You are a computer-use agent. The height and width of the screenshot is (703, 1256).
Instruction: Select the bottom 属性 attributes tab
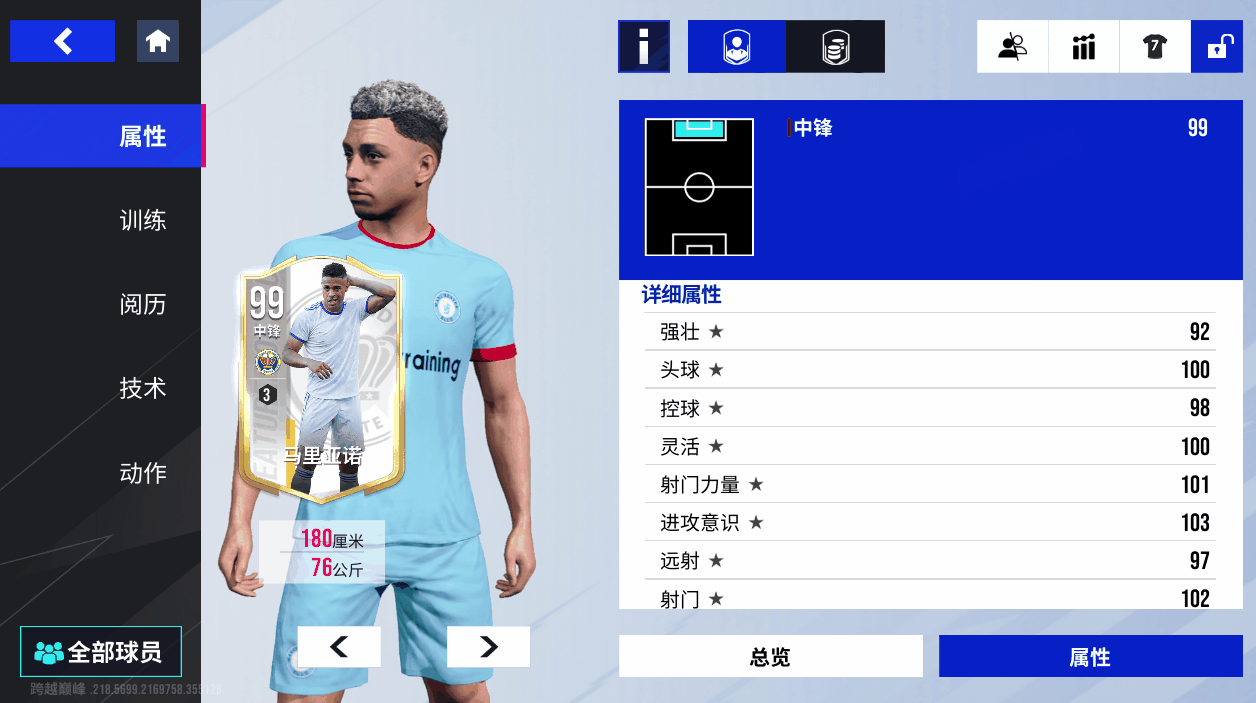pos(1090,657)
